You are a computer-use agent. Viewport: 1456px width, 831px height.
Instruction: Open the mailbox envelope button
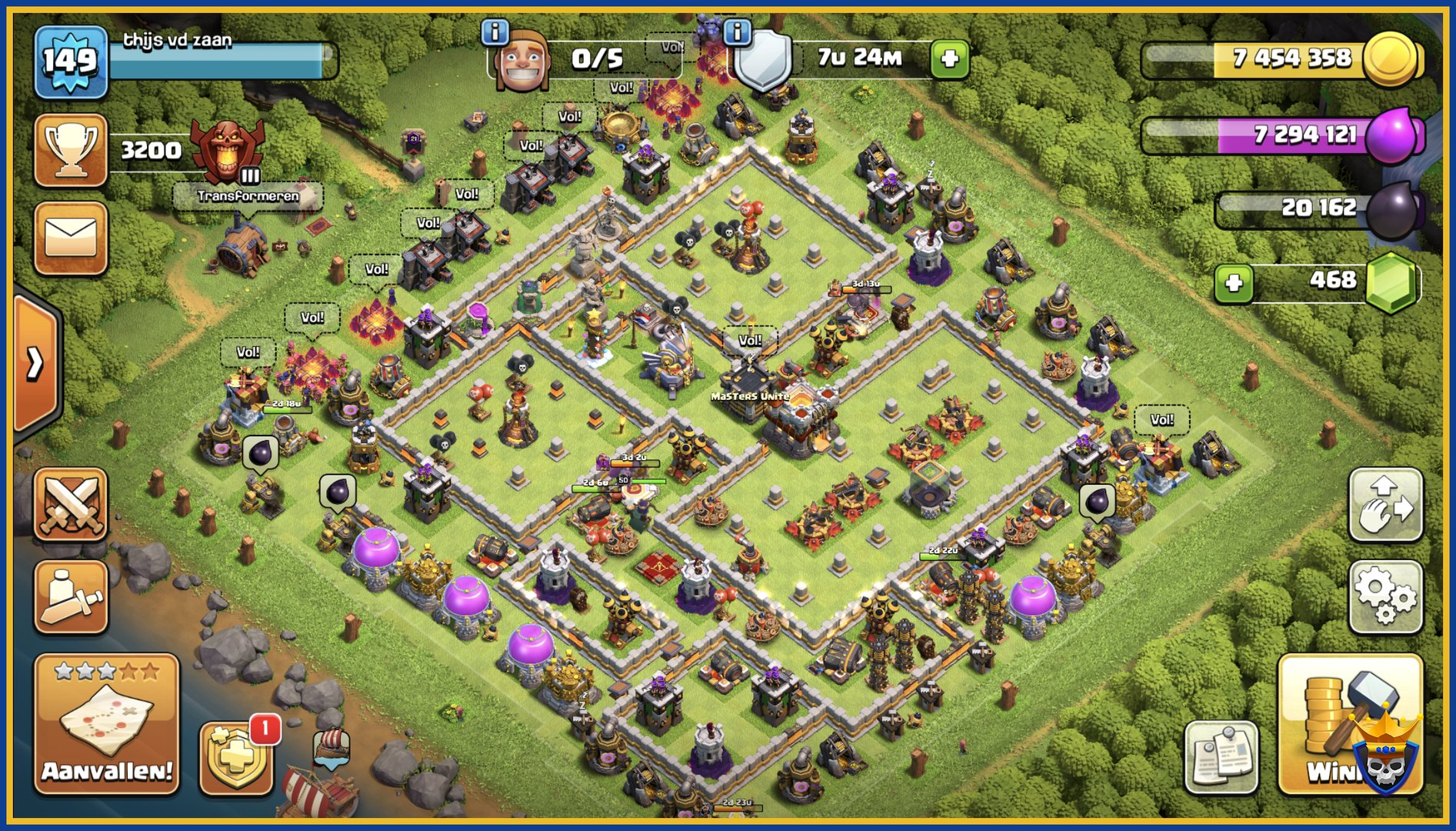click(71, 238)
